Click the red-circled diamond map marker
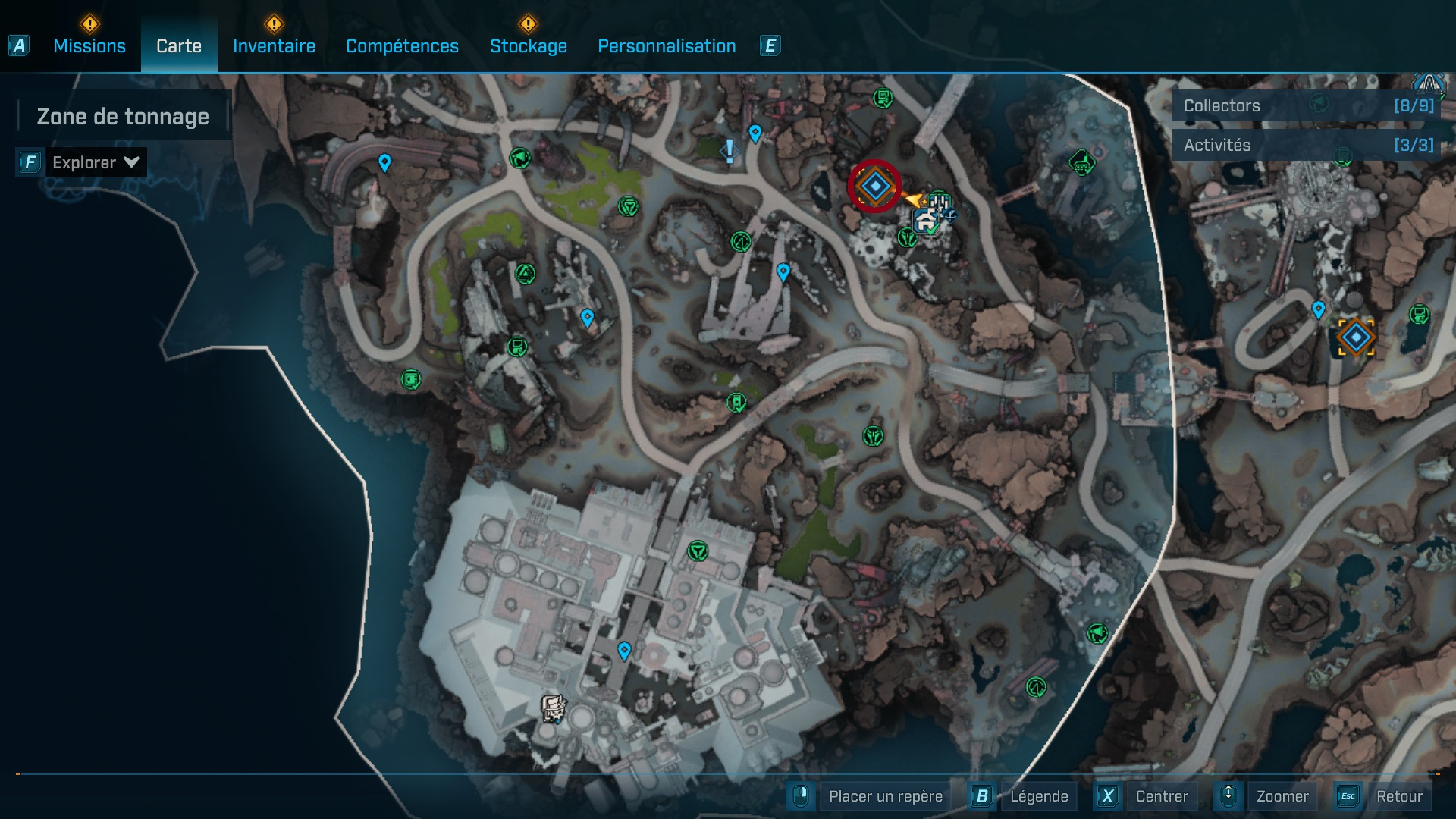The height and width of the screenshot is (819, 1456). 874,187
